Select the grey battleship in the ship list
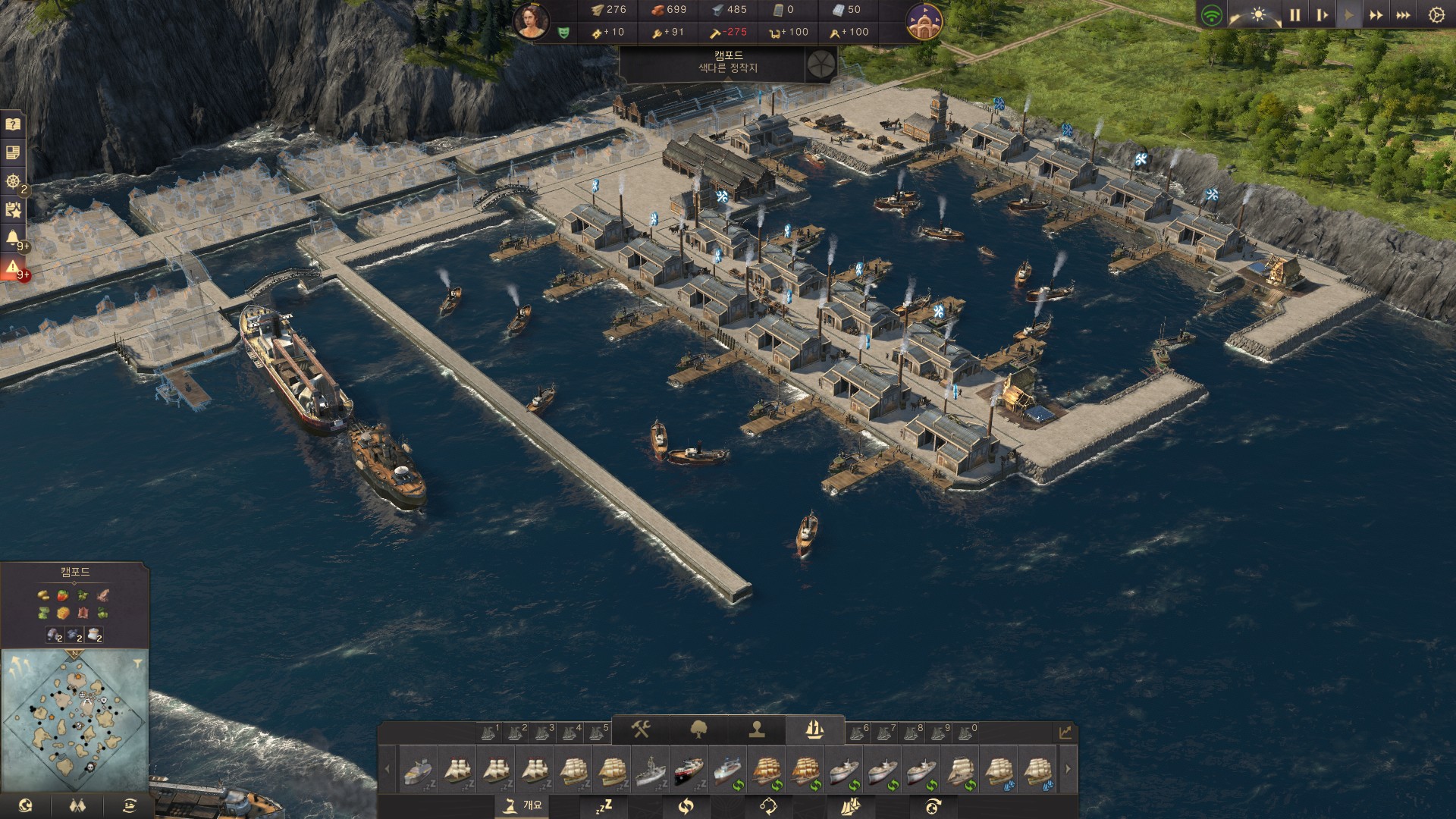 click(650, 770)
